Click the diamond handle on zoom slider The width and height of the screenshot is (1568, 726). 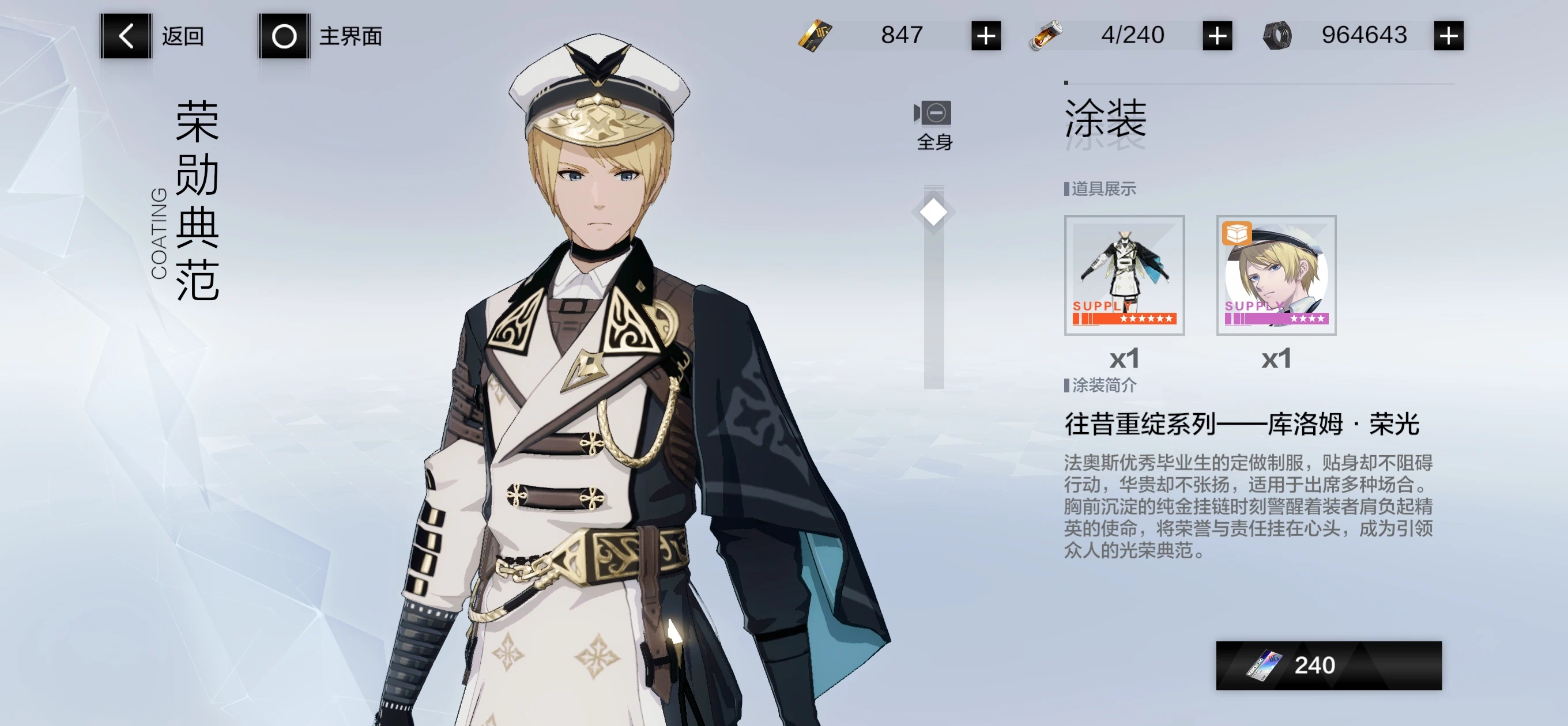click(933, 213)
